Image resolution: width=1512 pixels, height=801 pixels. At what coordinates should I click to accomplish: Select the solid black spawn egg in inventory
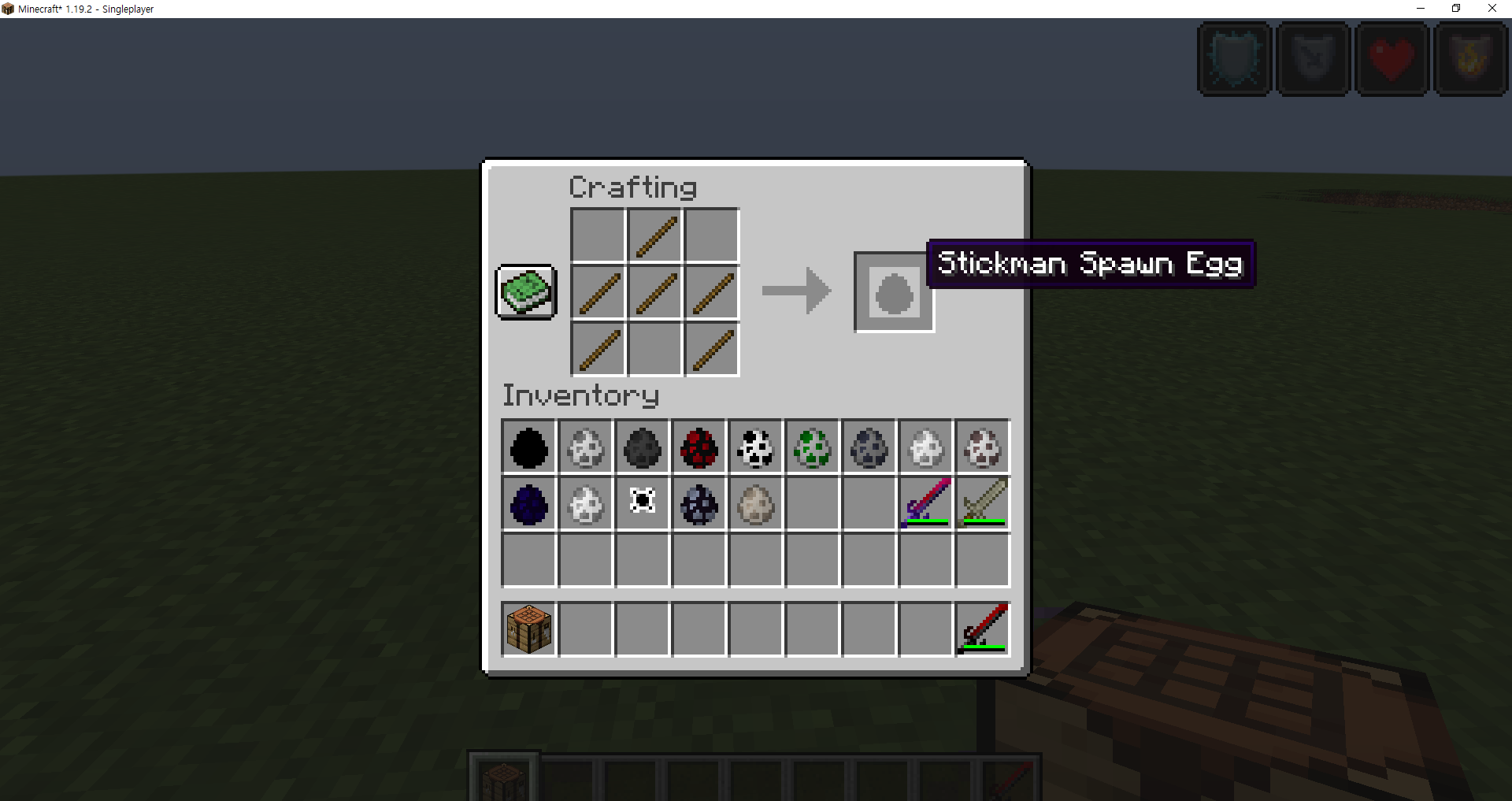click(x=528, y=447)
